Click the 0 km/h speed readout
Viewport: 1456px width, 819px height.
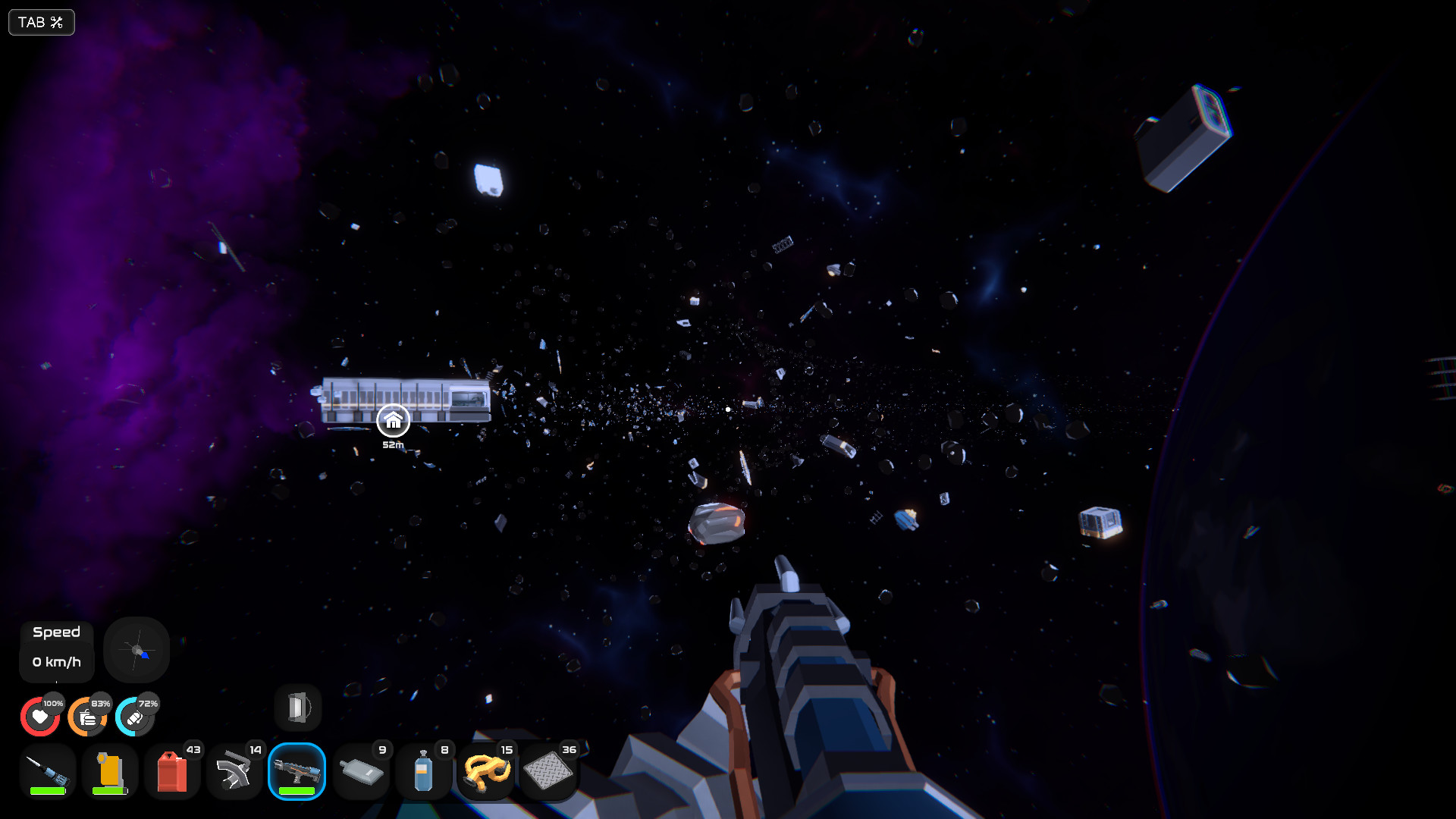(56, 661)
